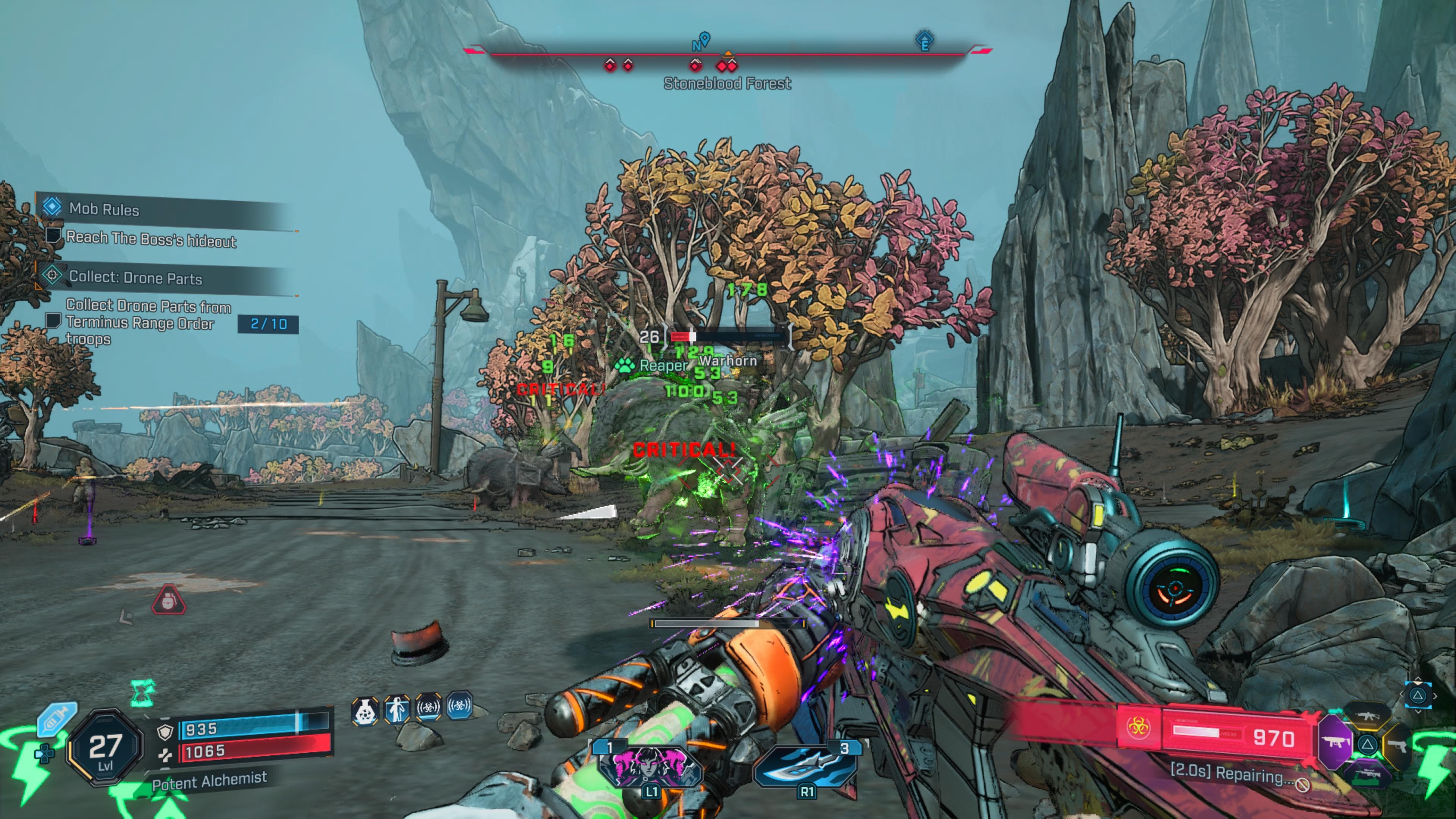Open the Collect: Drone Parts objective

(135, 278)
